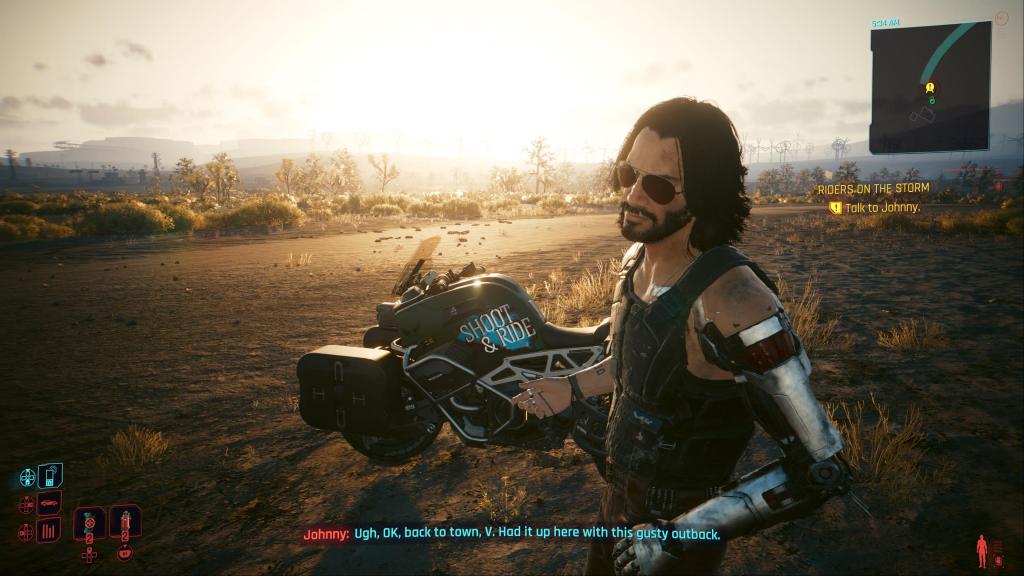Open the minimap
Screen dimensions: 1024x576
tap(929, 88)
